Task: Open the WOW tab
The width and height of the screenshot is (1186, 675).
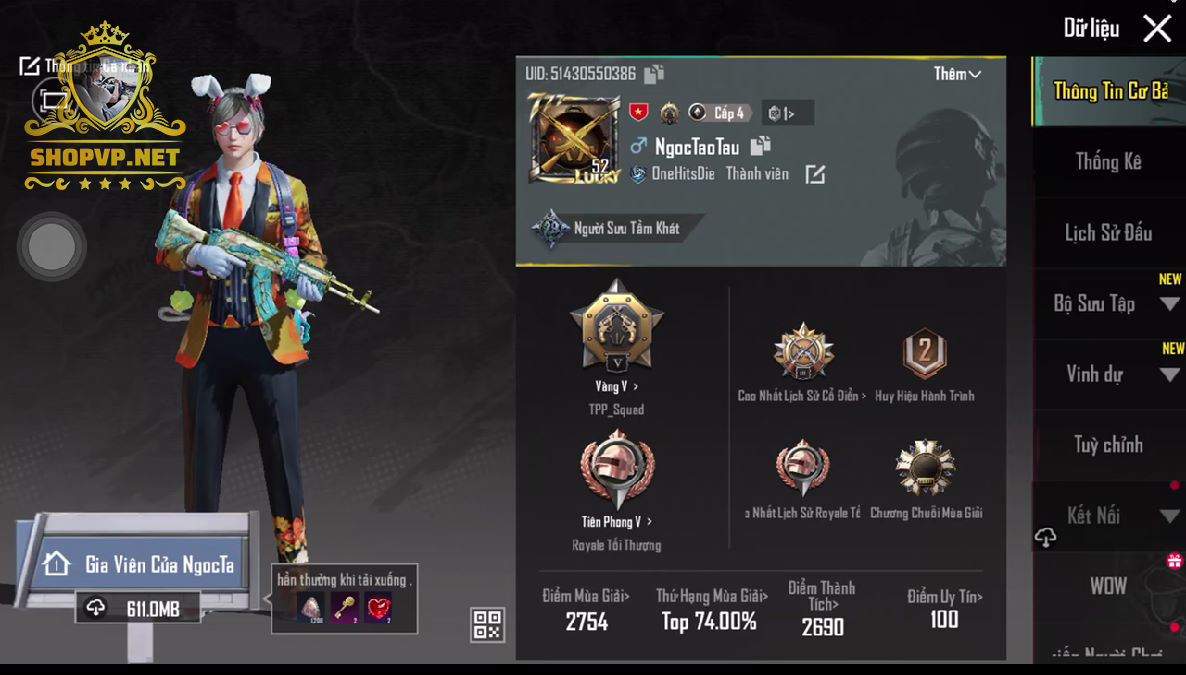Action: coord(1108,586)
